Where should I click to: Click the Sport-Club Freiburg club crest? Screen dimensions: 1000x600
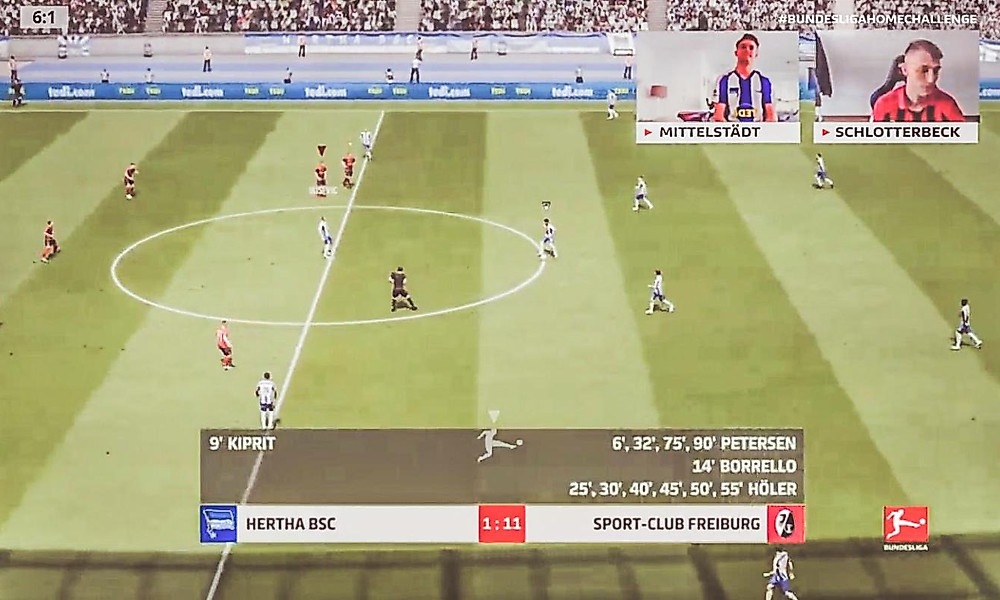(x=786, y=524)
